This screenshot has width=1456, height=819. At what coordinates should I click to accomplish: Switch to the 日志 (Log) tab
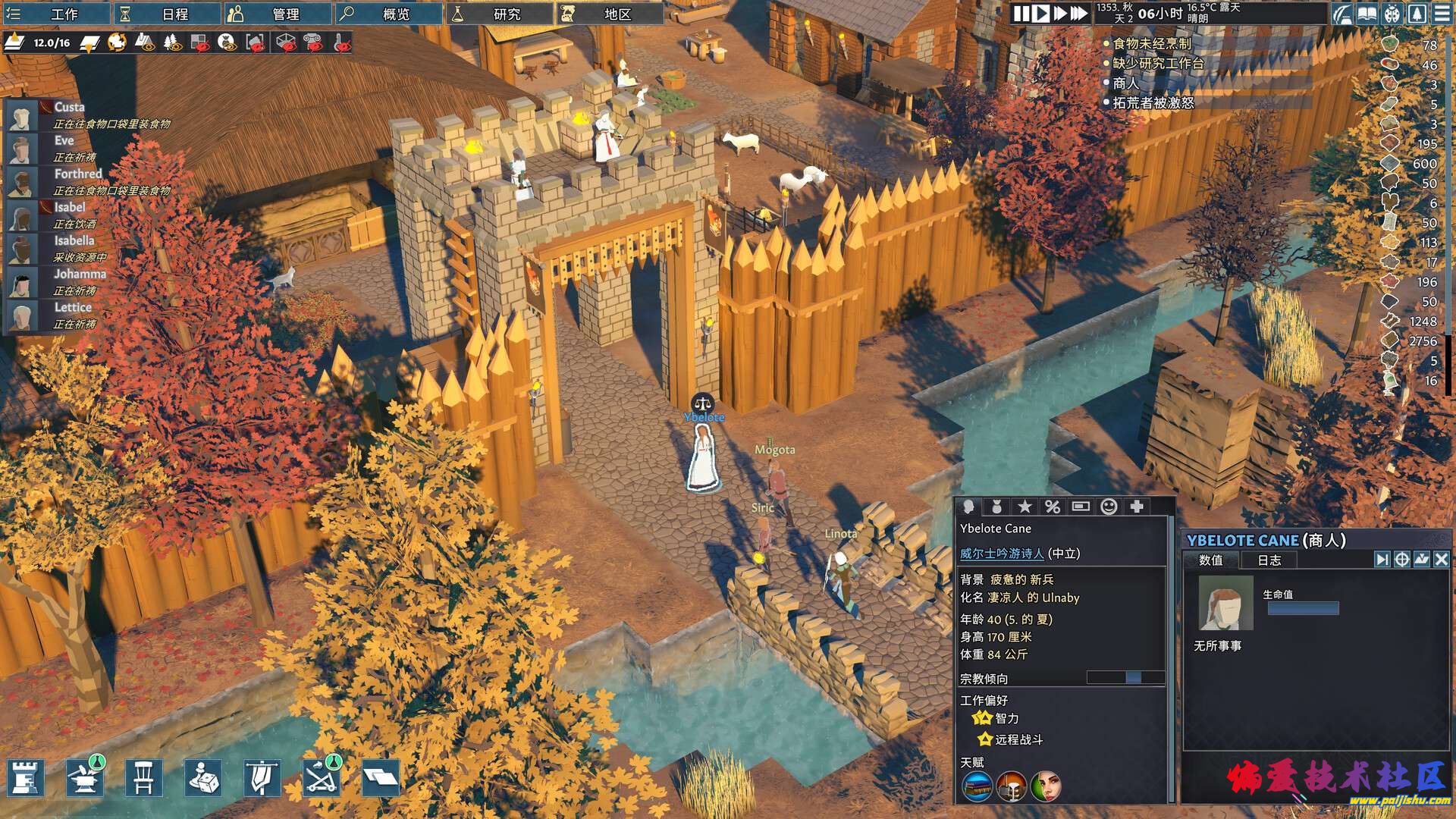1269,560
